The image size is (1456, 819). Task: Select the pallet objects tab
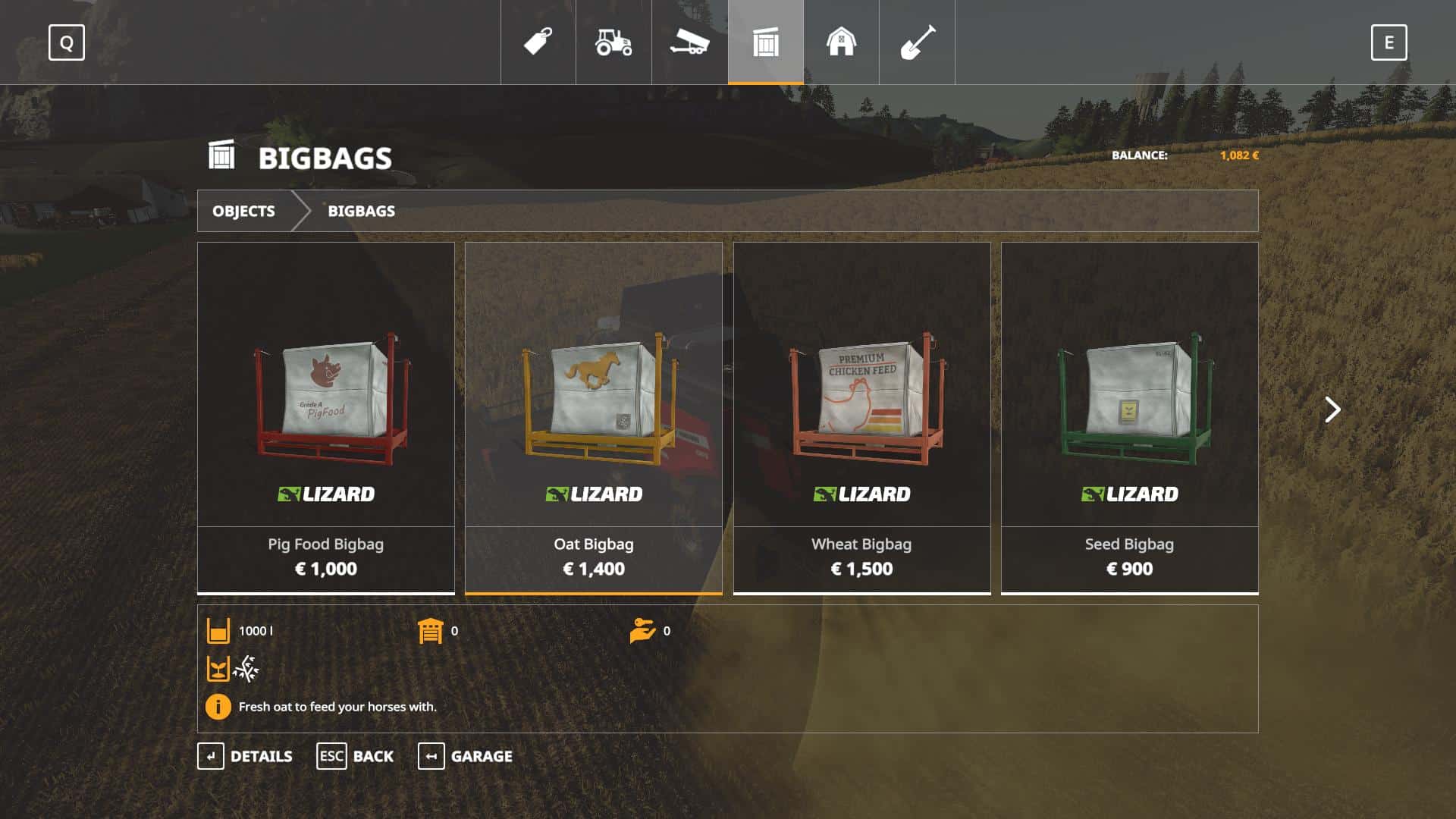[x=766, y=42]
